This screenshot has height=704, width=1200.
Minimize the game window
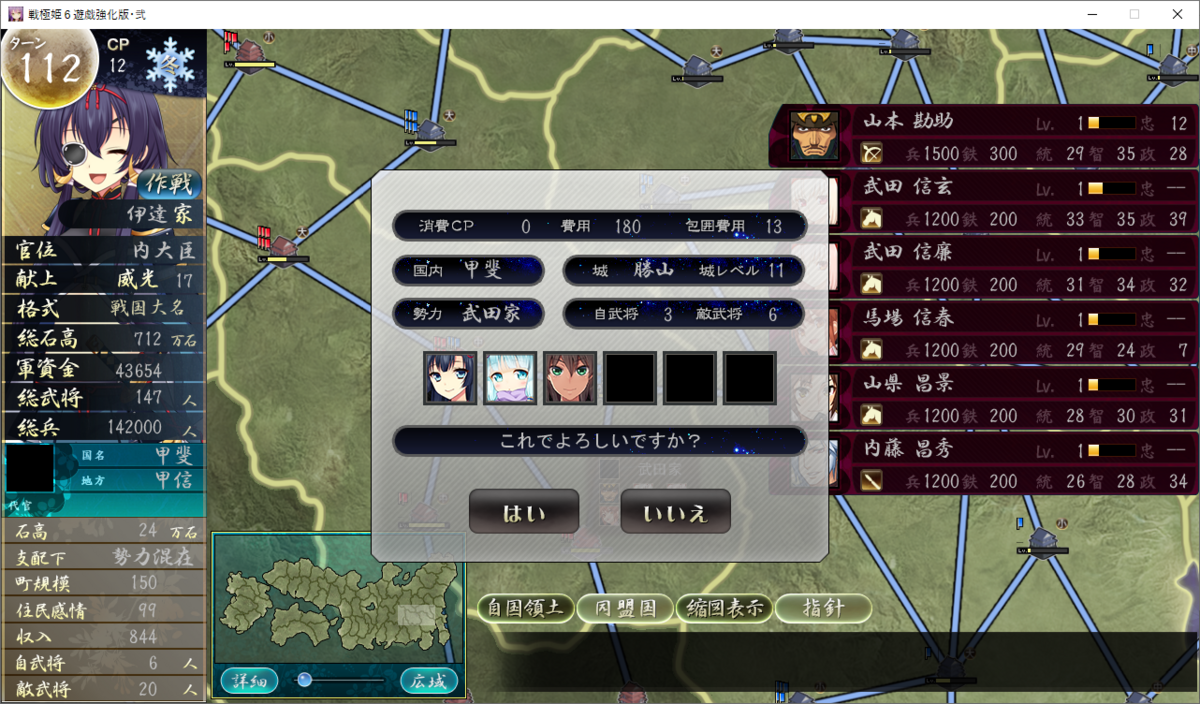[x=1088, y=14]
